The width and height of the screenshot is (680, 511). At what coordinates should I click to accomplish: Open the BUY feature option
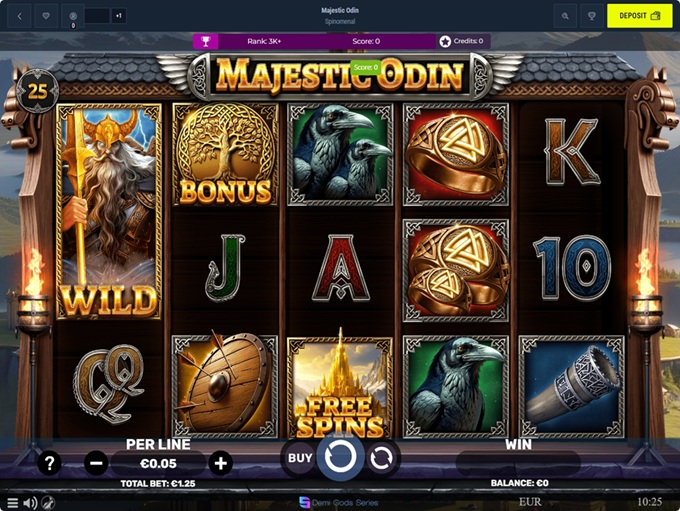click(x=300, y=458)
